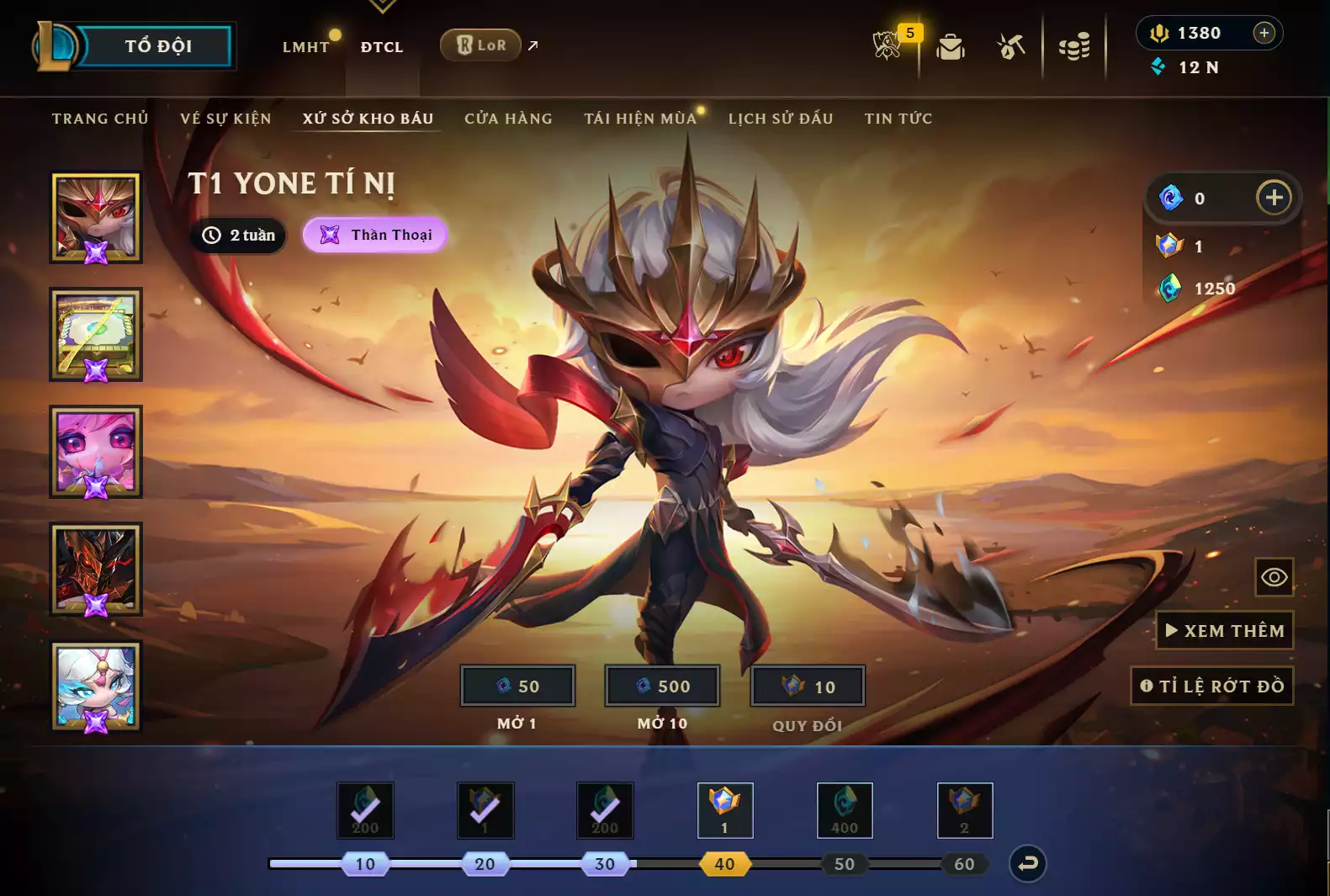The image size is (1330, 896).
Task: Open the collection coins icon
Action: pos(1076,46)
